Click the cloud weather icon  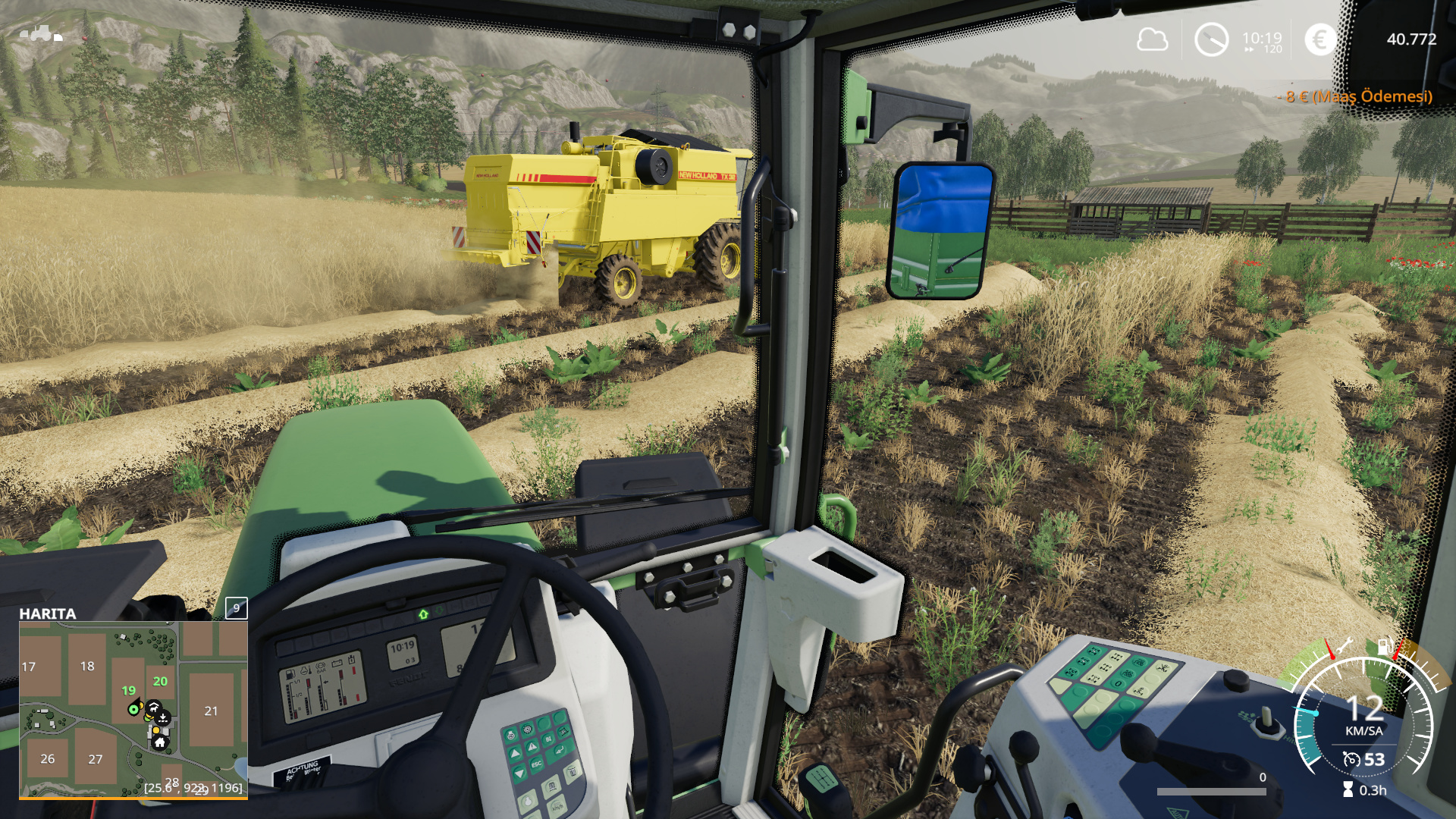[x=1152, y=39]
